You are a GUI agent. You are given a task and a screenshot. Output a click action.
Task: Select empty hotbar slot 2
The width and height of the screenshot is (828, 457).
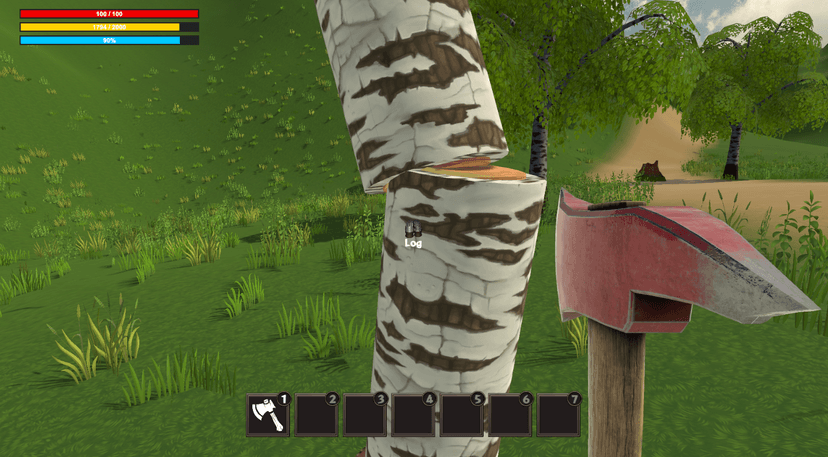pyautogui.click(x=316, y=415)
